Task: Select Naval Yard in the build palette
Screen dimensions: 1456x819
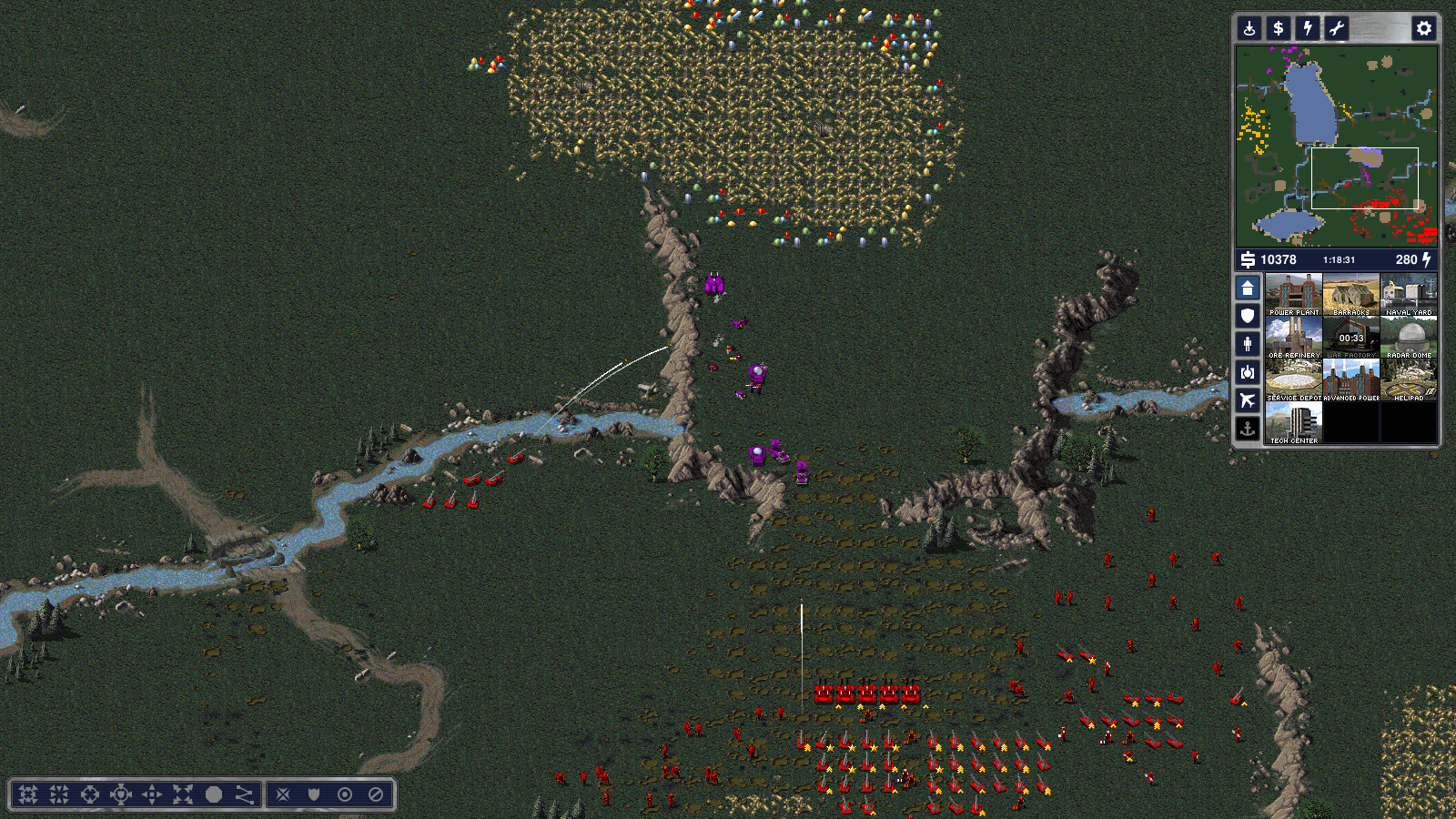Action: coord(1409,294)
